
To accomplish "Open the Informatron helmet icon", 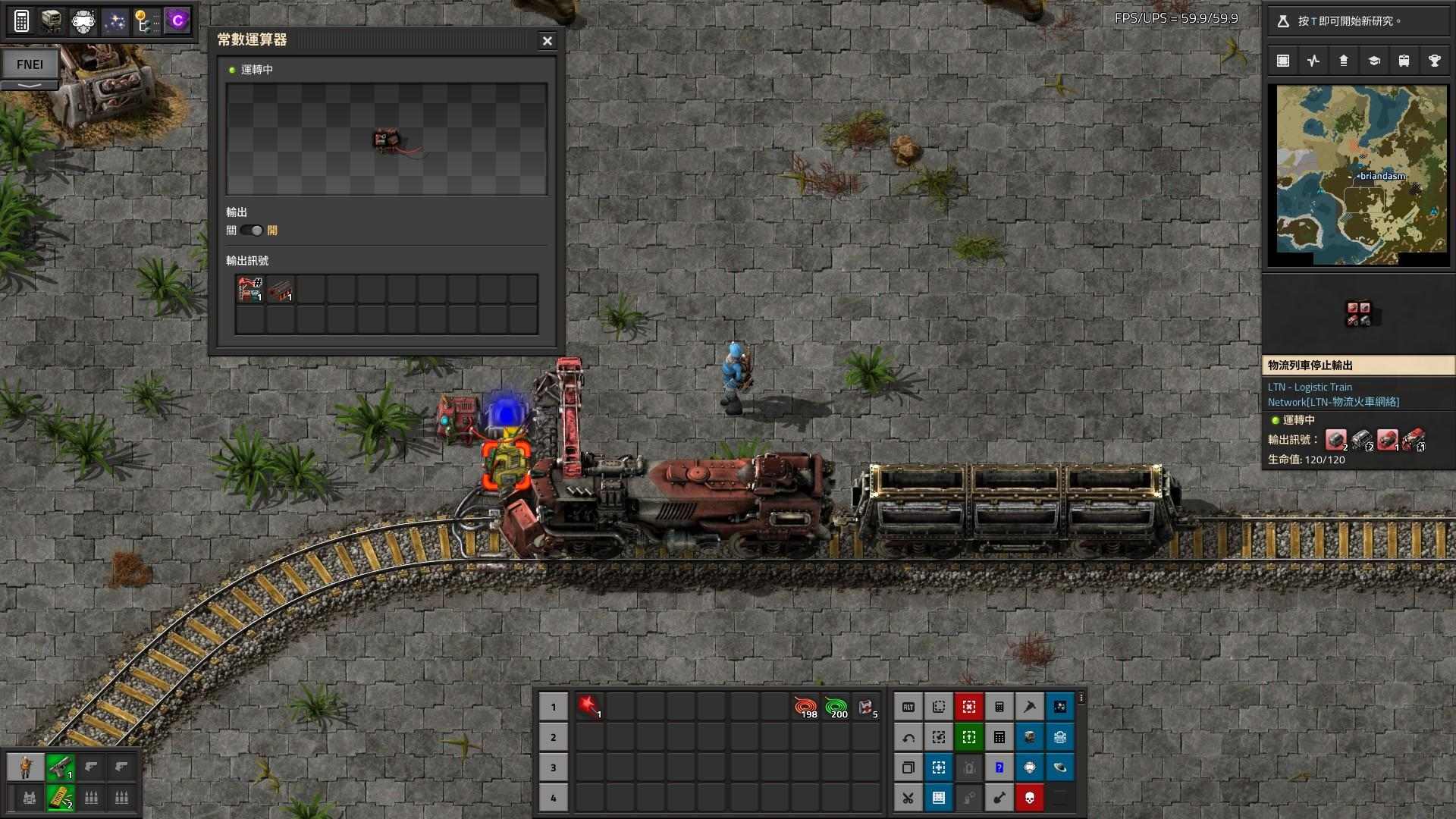I will [83, 20].
